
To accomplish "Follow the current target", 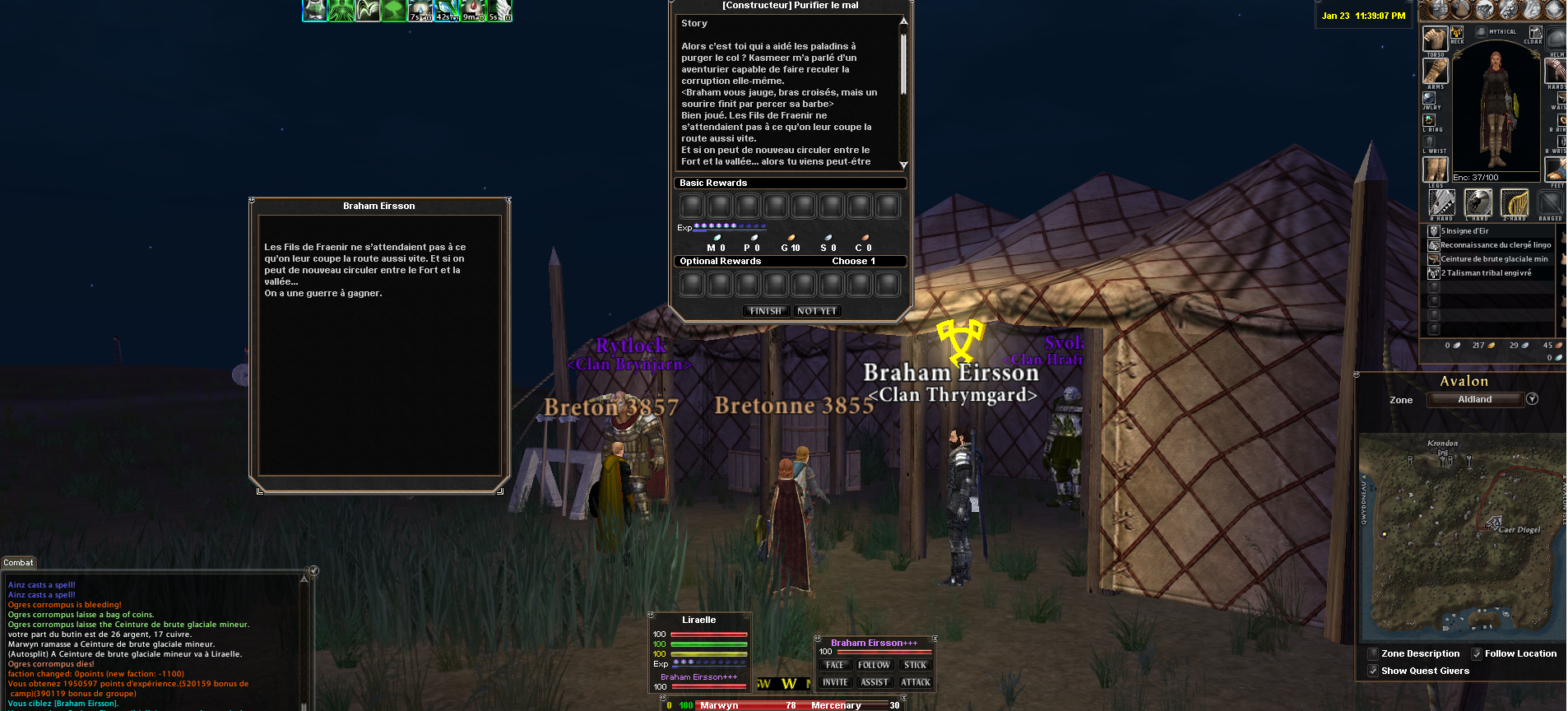I will tap(874, 665).
